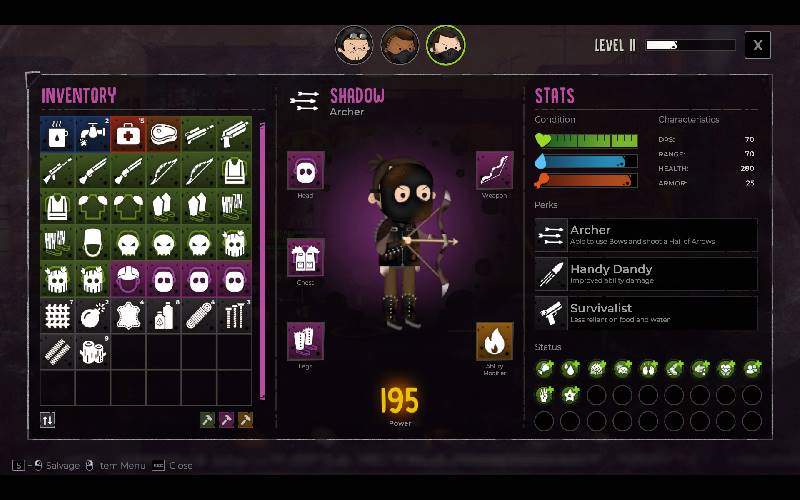This screenshot has height=500, width=800.
Task: Sort the inventory with the arrows button
Action: [48, 420]
